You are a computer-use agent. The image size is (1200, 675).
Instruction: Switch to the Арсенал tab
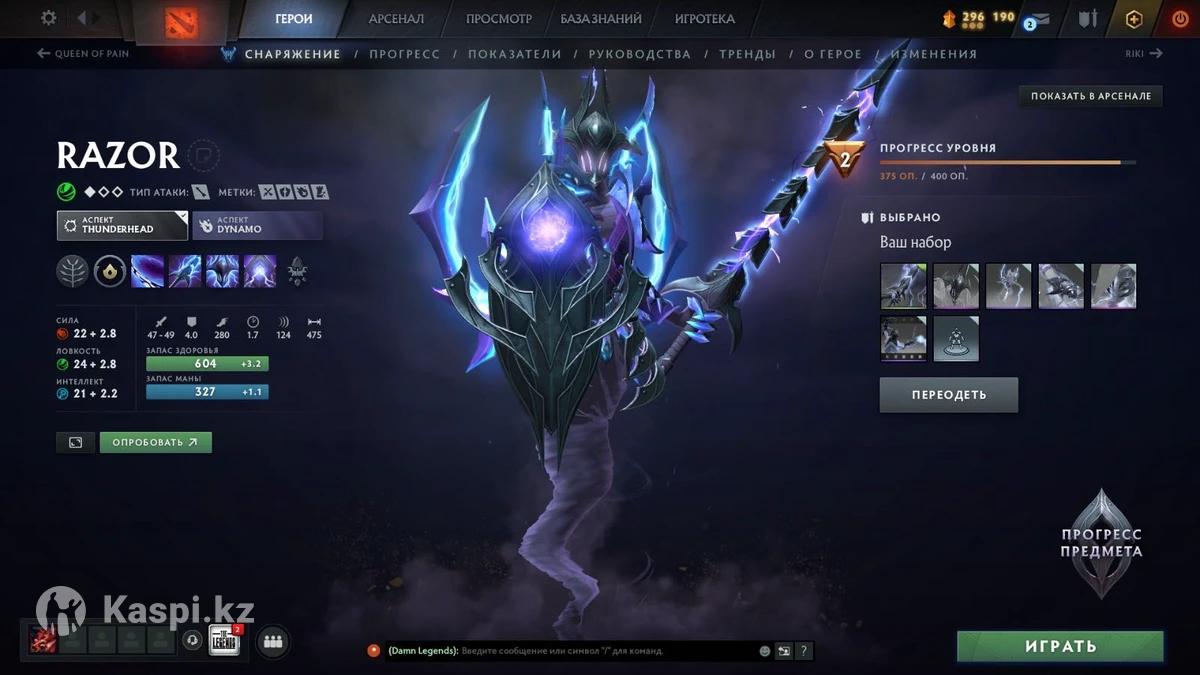pos(396,19)
